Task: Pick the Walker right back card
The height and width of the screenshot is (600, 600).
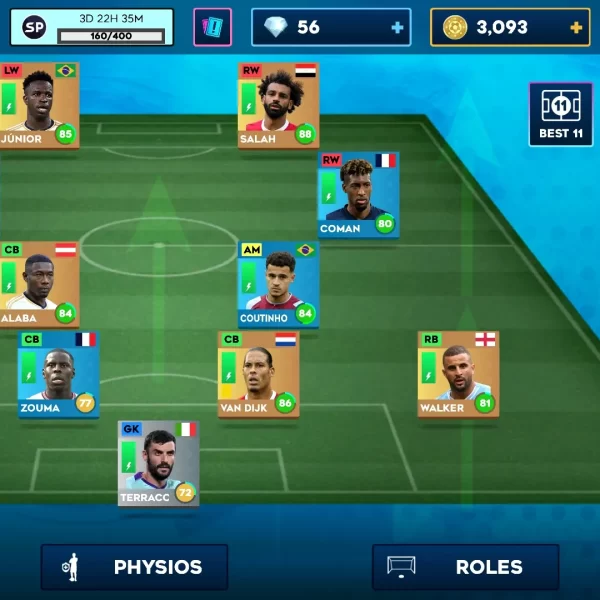Action: [x=457, y=373]
